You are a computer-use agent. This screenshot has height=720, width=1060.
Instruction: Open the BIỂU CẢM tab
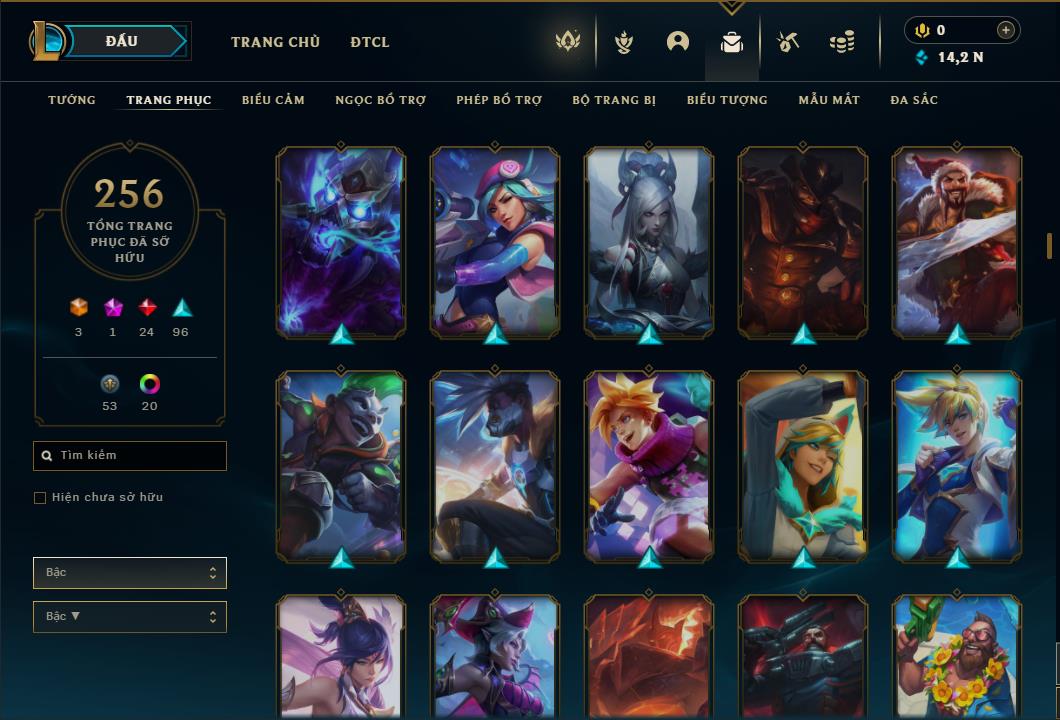pos(273,100)
